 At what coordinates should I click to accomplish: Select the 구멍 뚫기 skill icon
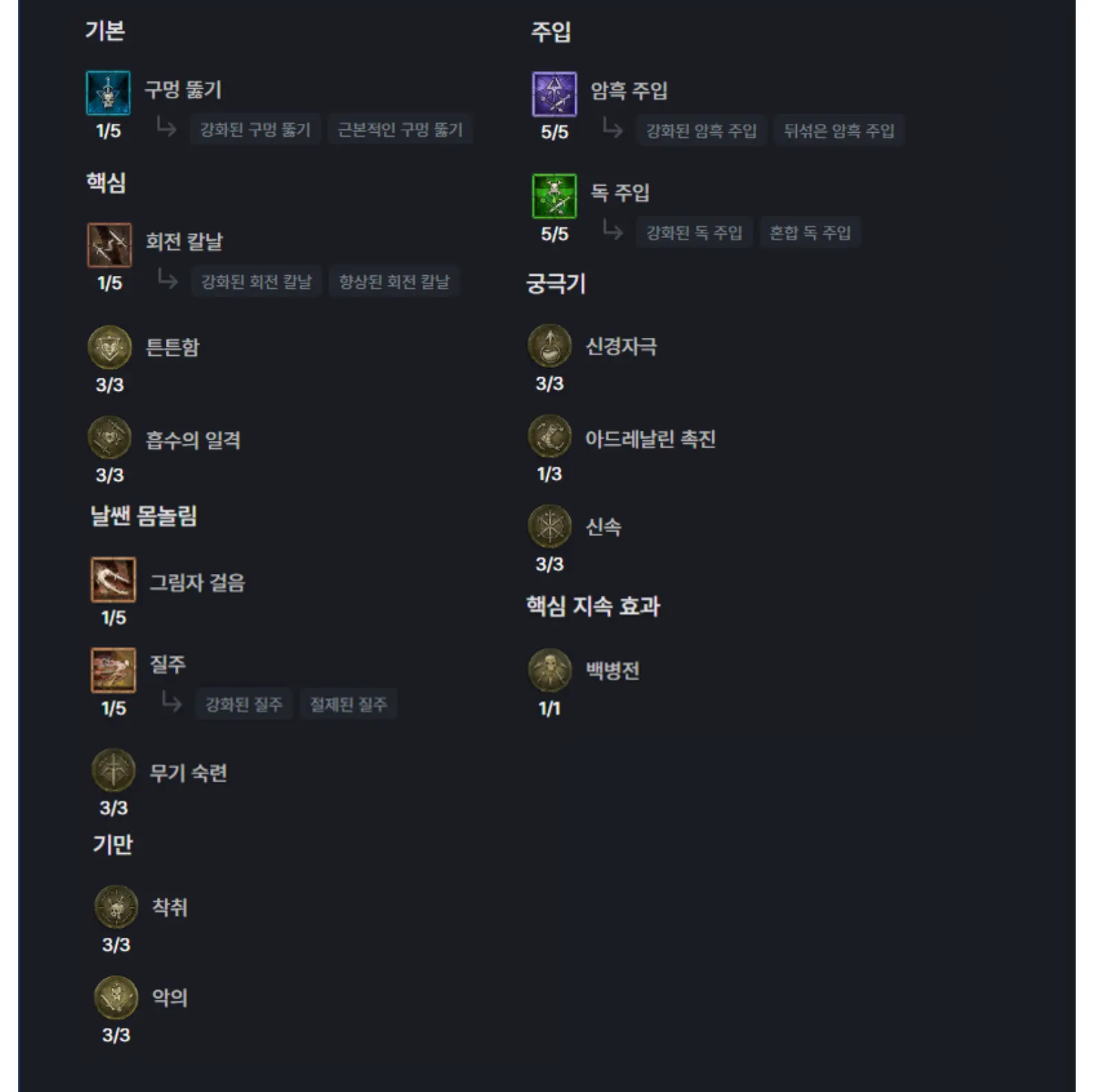click(x=109, y=91)
